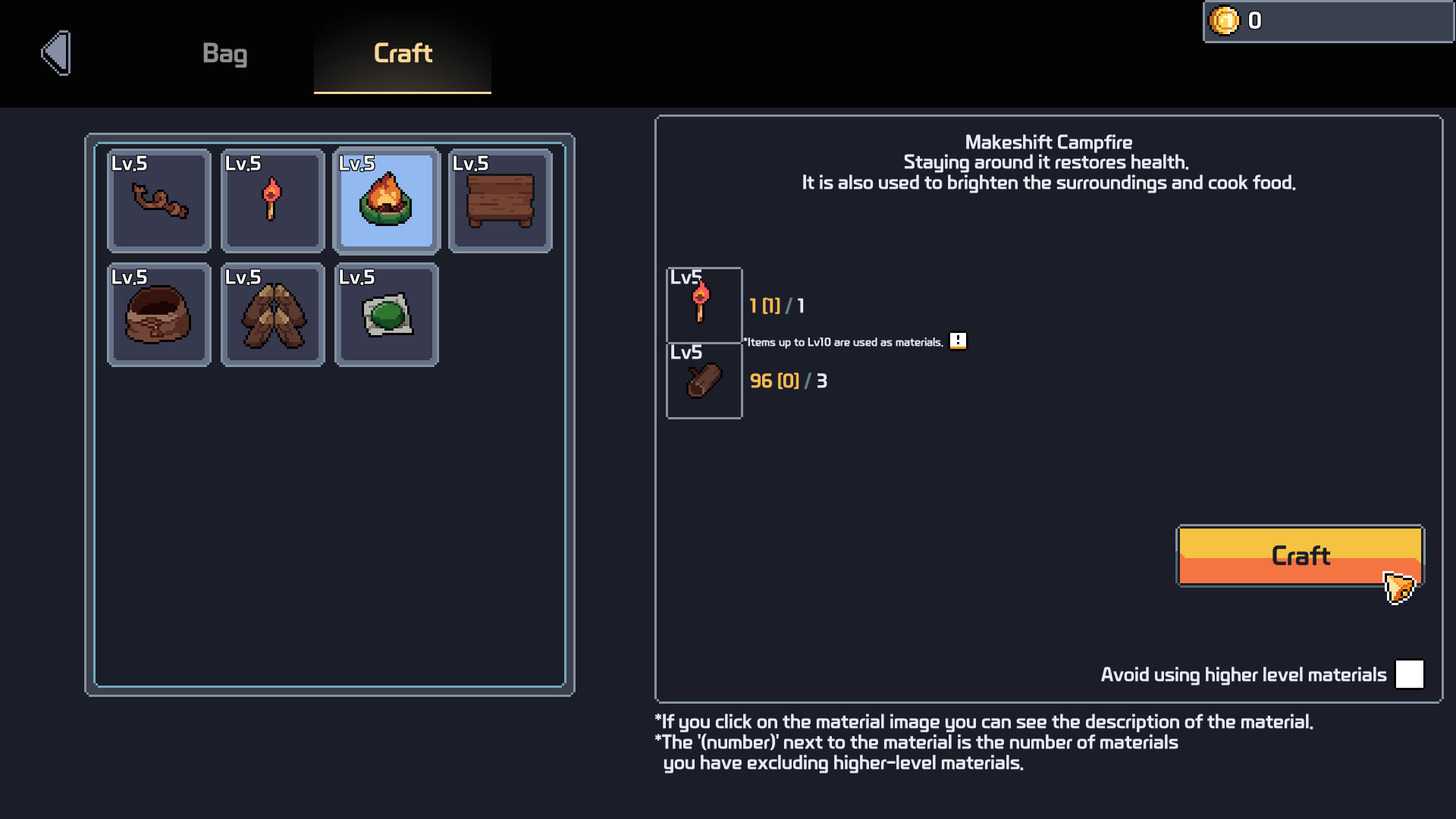Select the highlighted Makeshift Campfire recipe
Viewport: 1456px width, 819px height.
386,200
